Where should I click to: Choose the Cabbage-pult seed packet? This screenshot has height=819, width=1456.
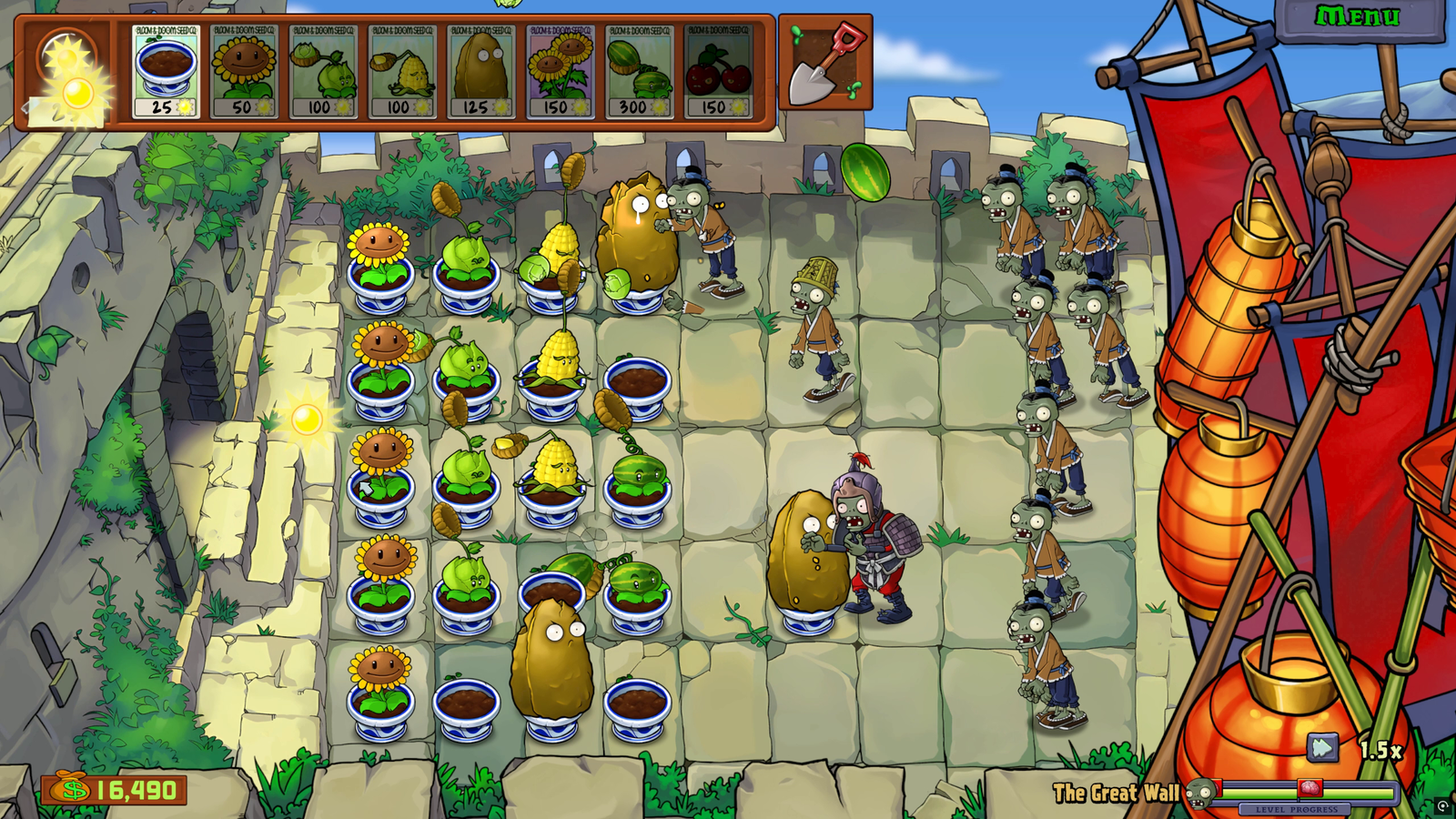(x=322, y=71)
